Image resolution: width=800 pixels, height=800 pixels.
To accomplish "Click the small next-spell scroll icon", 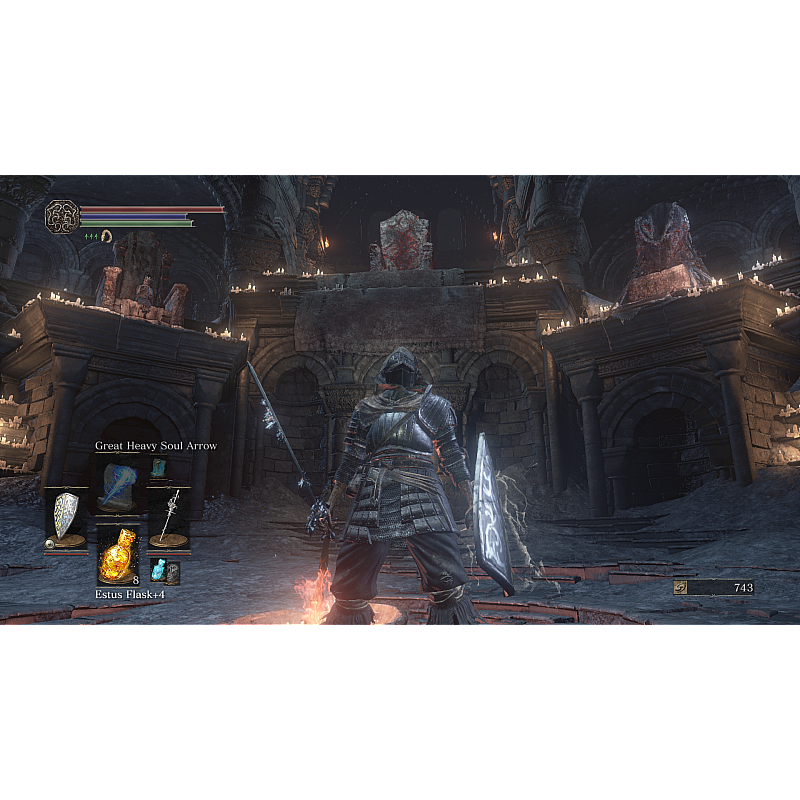I will (x=159, y=467).
